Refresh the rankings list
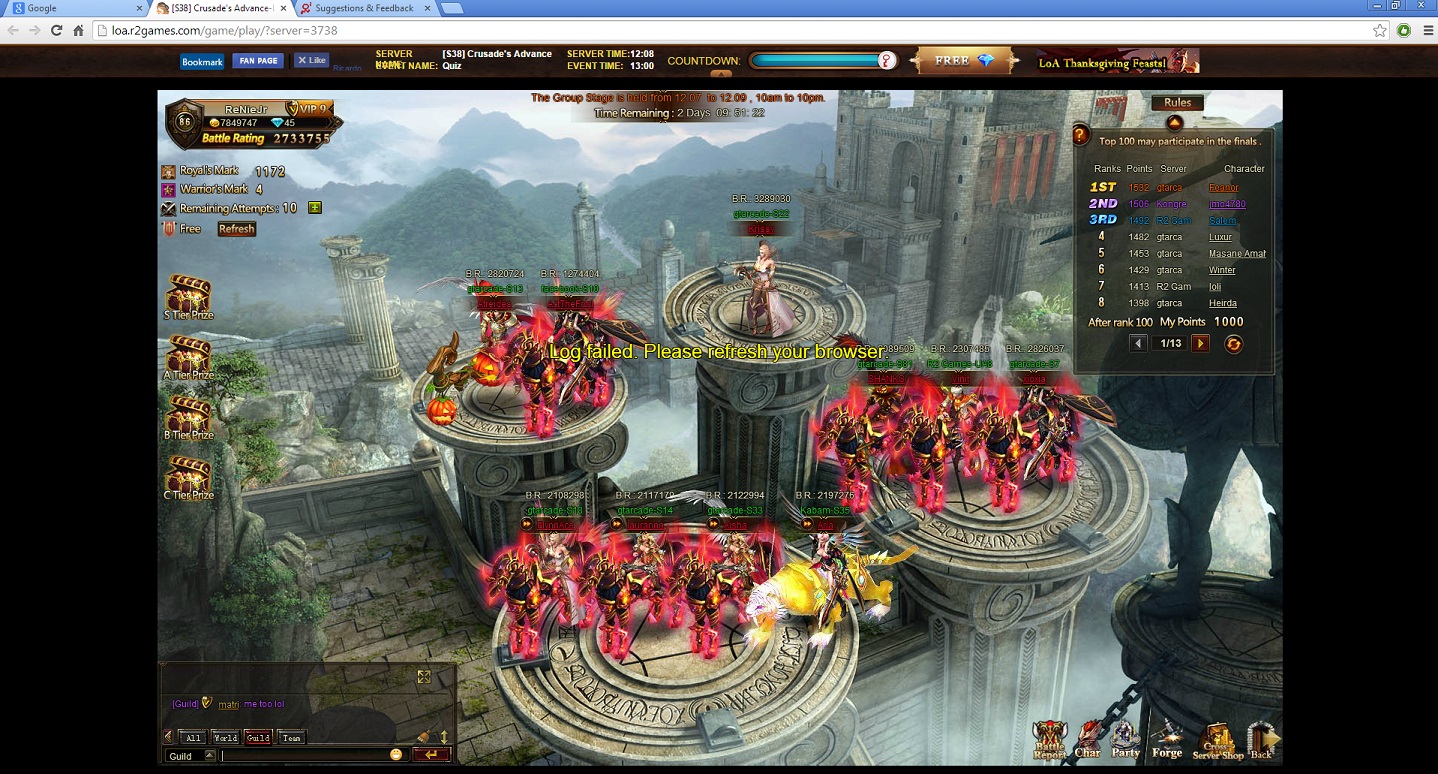1438x774 pixels. pyautogui.click(x=1234, y=344)
